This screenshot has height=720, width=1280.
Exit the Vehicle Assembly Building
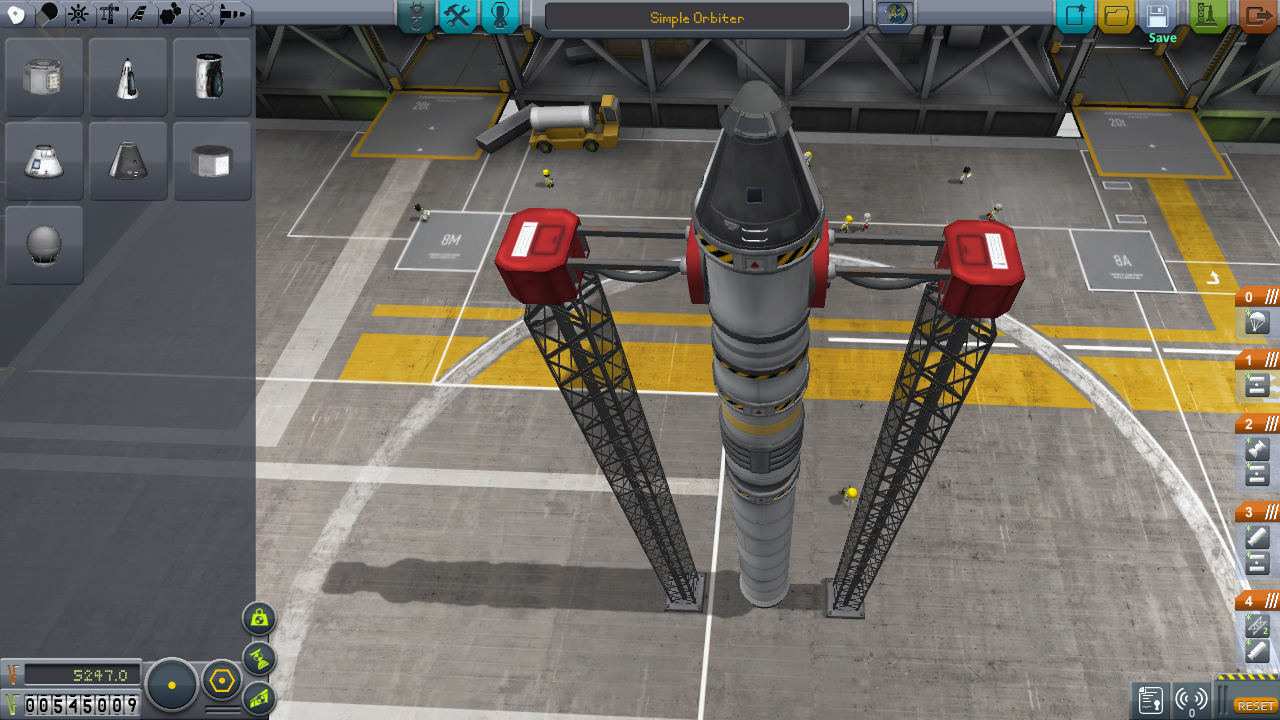click(1257, 16)
